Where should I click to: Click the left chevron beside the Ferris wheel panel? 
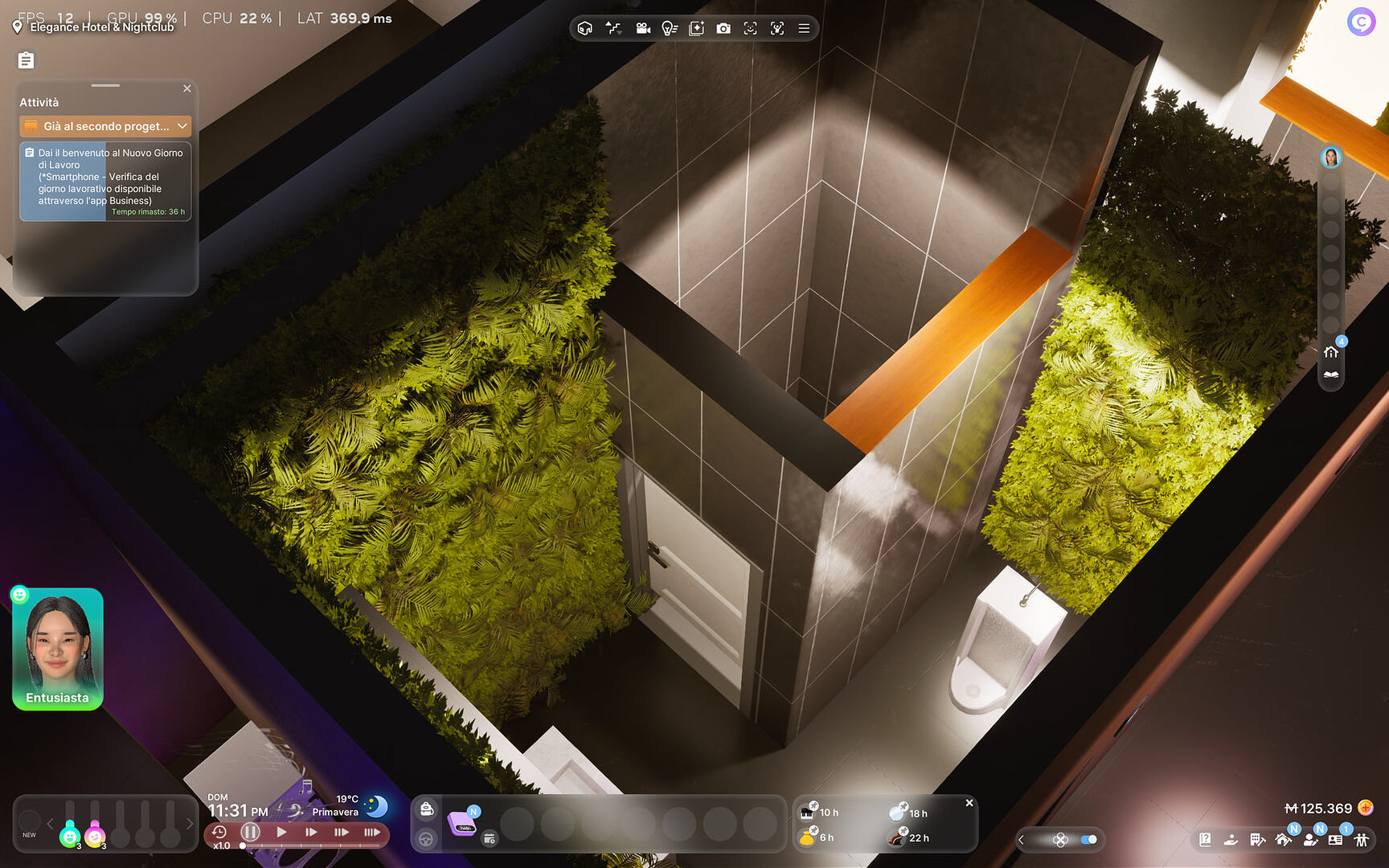[x=1021, y=838]
